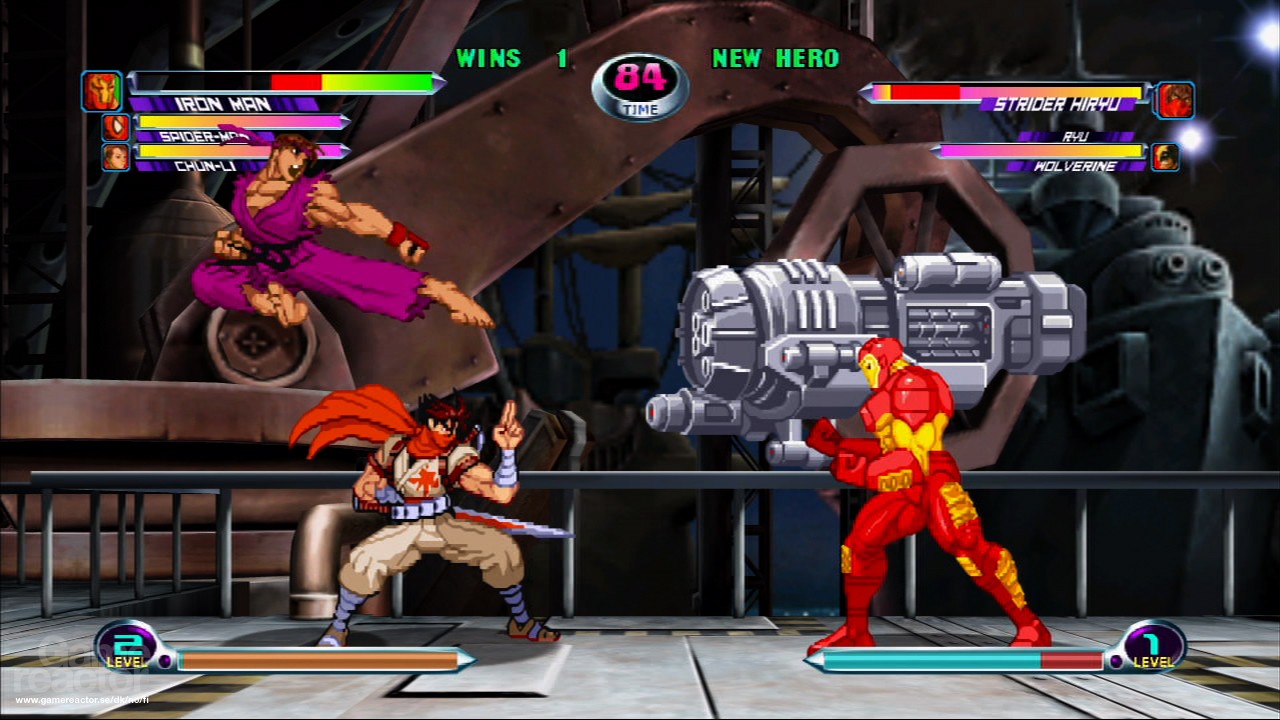Click the Strider Hiryu character portrait
The image size is (1280, 720).
(x=1176, y=99)
